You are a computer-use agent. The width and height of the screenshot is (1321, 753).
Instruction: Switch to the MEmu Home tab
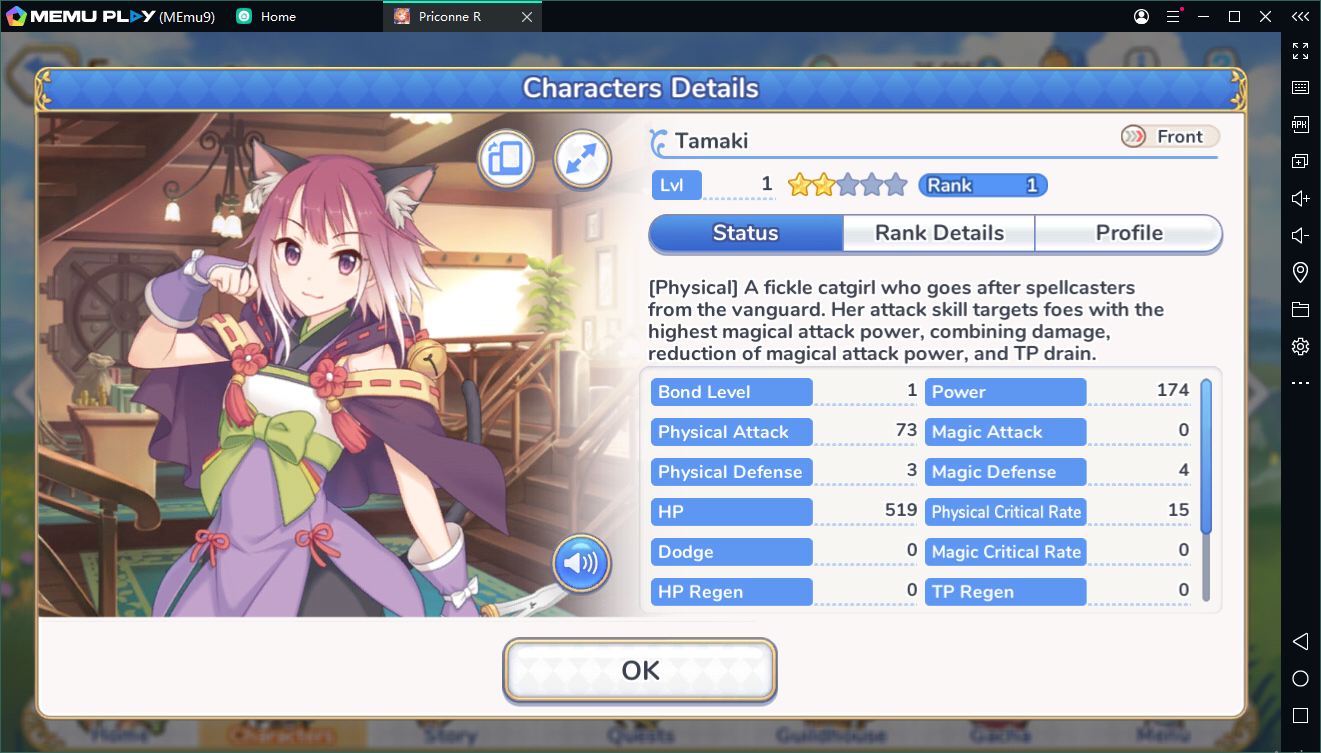[277, 17]
